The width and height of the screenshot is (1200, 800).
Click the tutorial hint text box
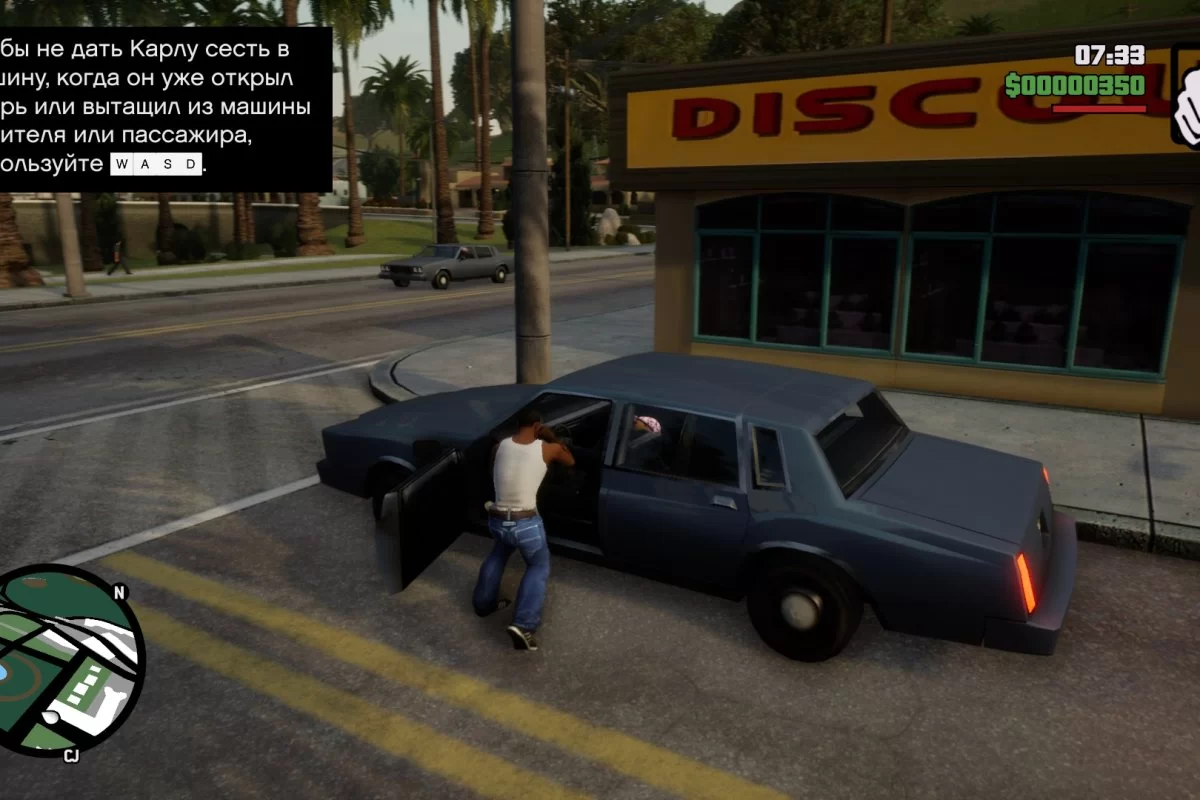point(163,108)
